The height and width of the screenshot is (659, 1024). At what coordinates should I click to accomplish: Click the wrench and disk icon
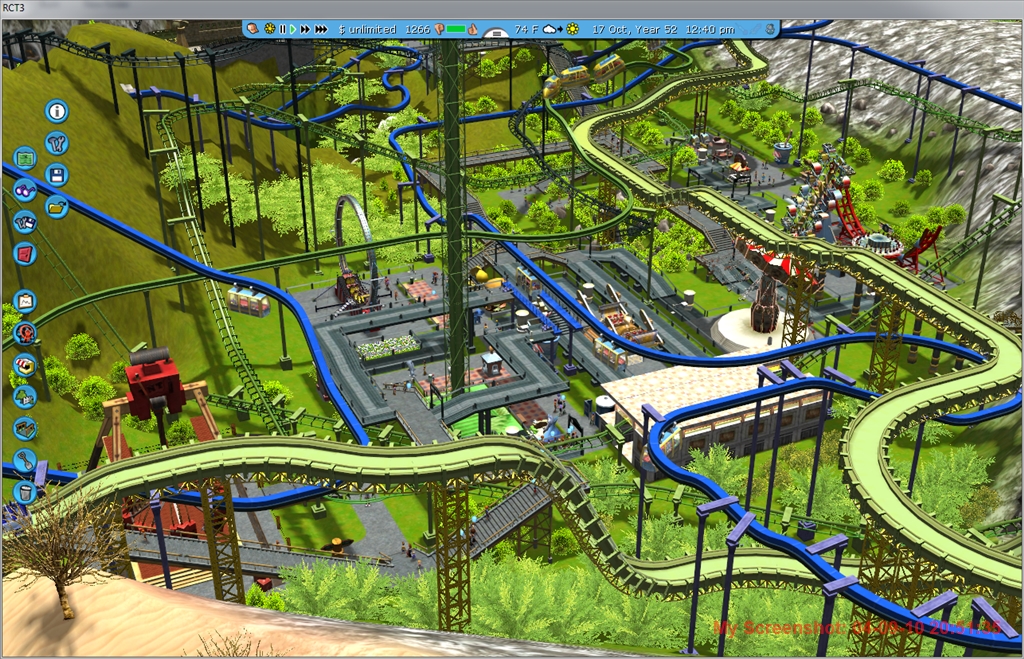coord(25,222)
